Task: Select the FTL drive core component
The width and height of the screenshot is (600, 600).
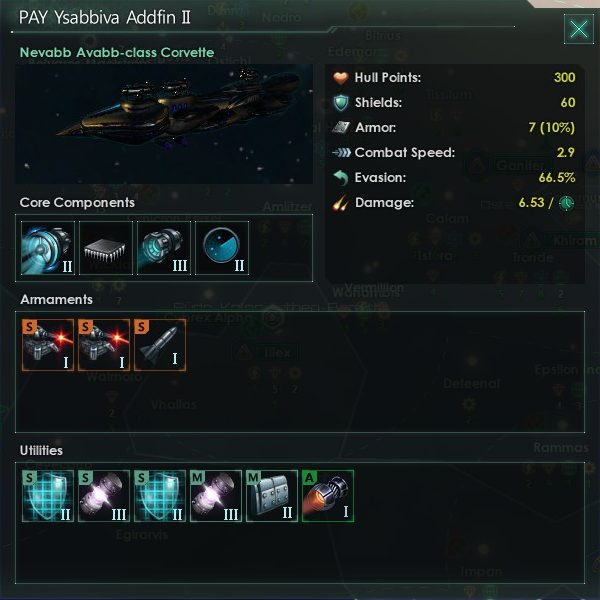Action: [46, 248]
